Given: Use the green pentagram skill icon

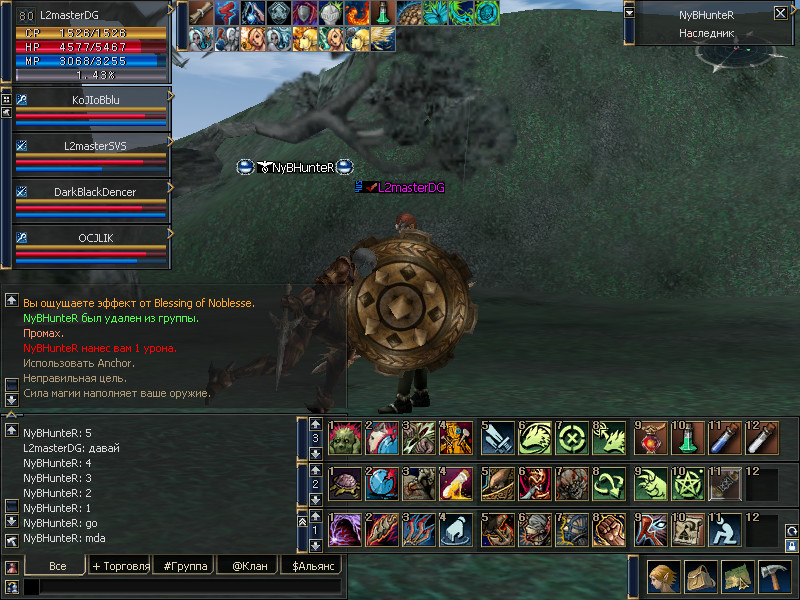Looking at the screenshot, I should pyautogui.click(x=687, y=482).
